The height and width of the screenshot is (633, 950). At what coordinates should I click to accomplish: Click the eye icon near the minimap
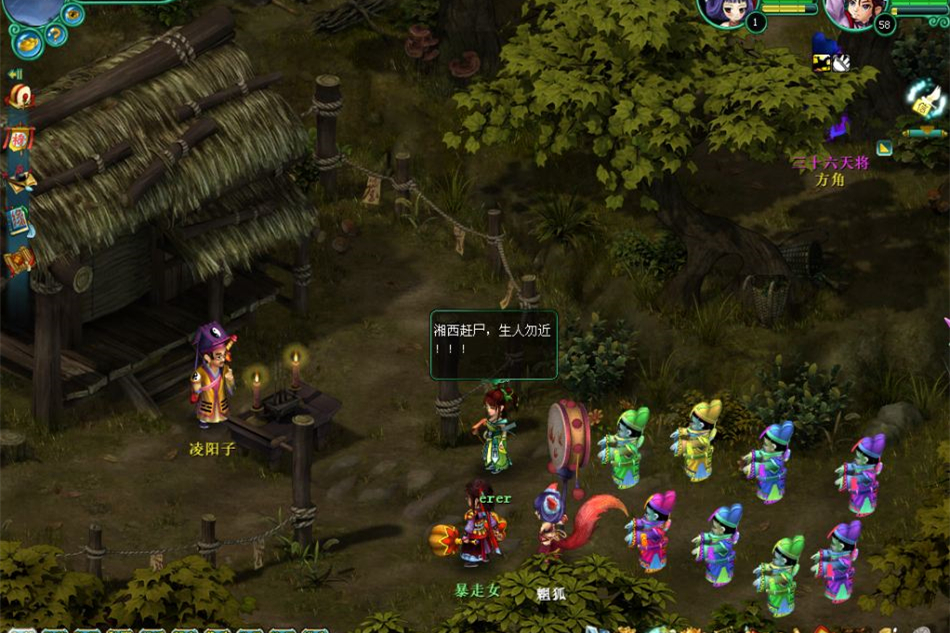pyautogui.click(x=72, y=13)
